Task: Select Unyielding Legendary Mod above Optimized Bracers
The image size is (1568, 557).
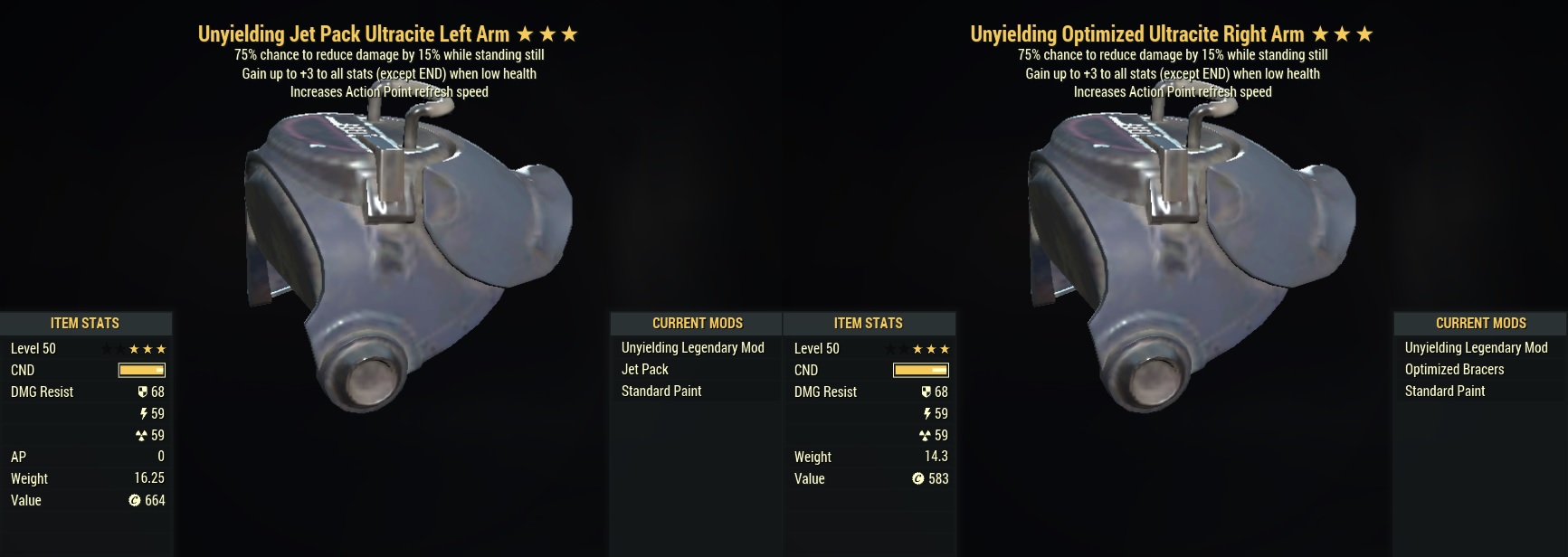Action: [x=1476, y=348]
